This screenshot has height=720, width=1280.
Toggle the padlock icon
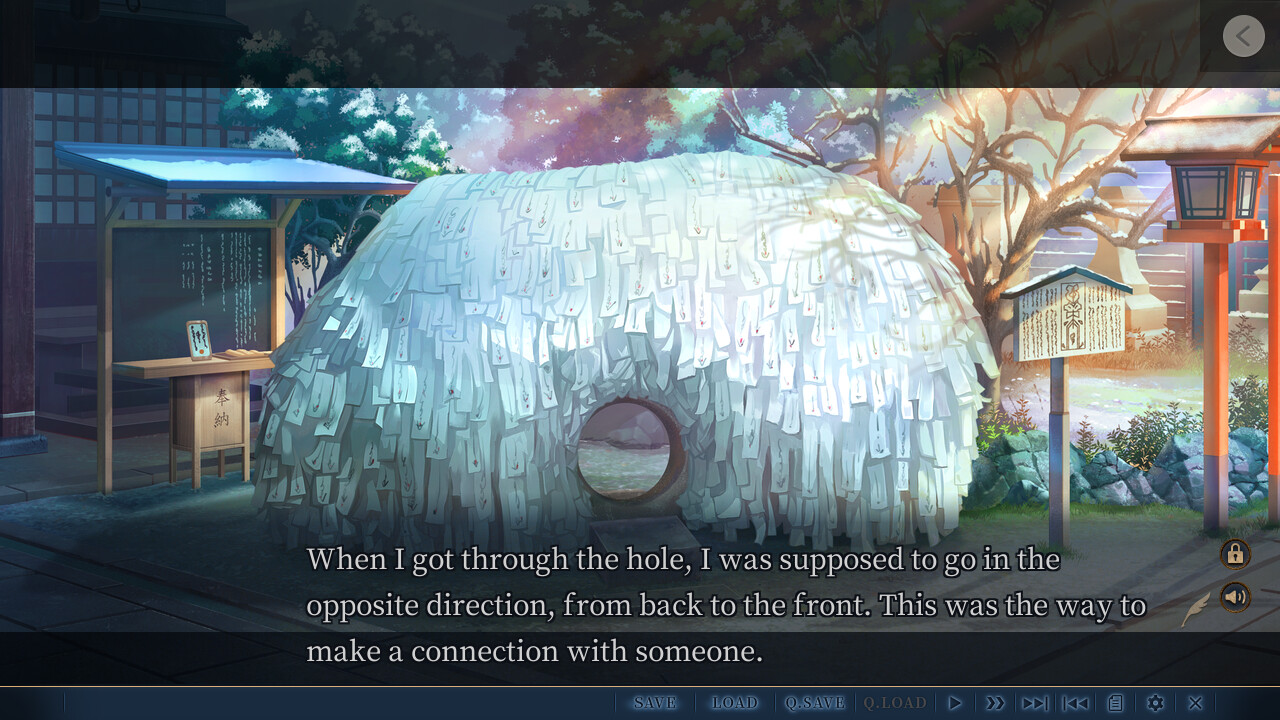1235,553
